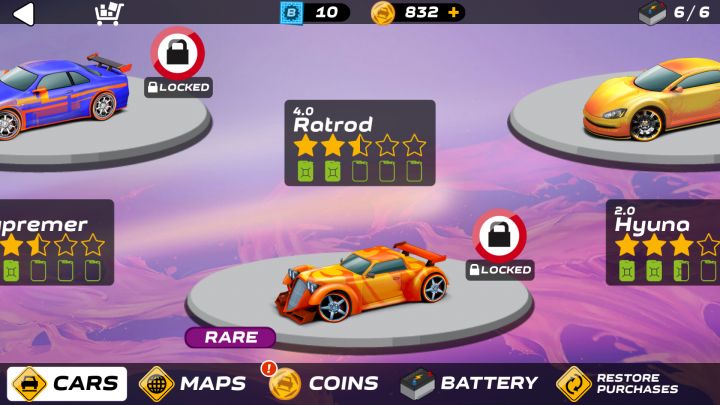Open the shopping cart store

[108, 13]
